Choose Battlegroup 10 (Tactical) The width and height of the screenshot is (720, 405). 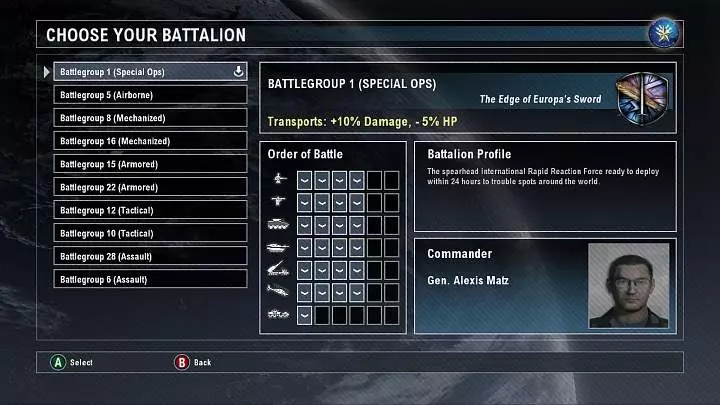(150, 233)
